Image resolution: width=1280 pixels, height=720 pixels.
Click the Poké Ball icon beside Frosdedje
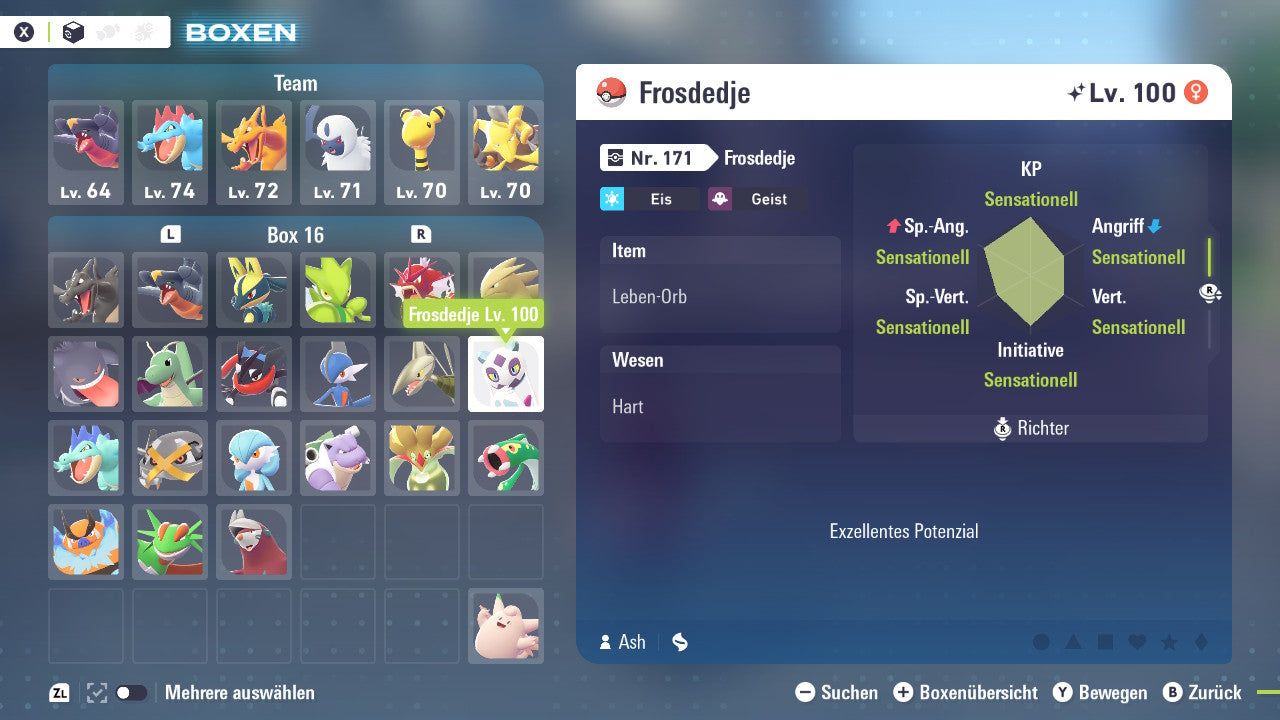[610, 92]
